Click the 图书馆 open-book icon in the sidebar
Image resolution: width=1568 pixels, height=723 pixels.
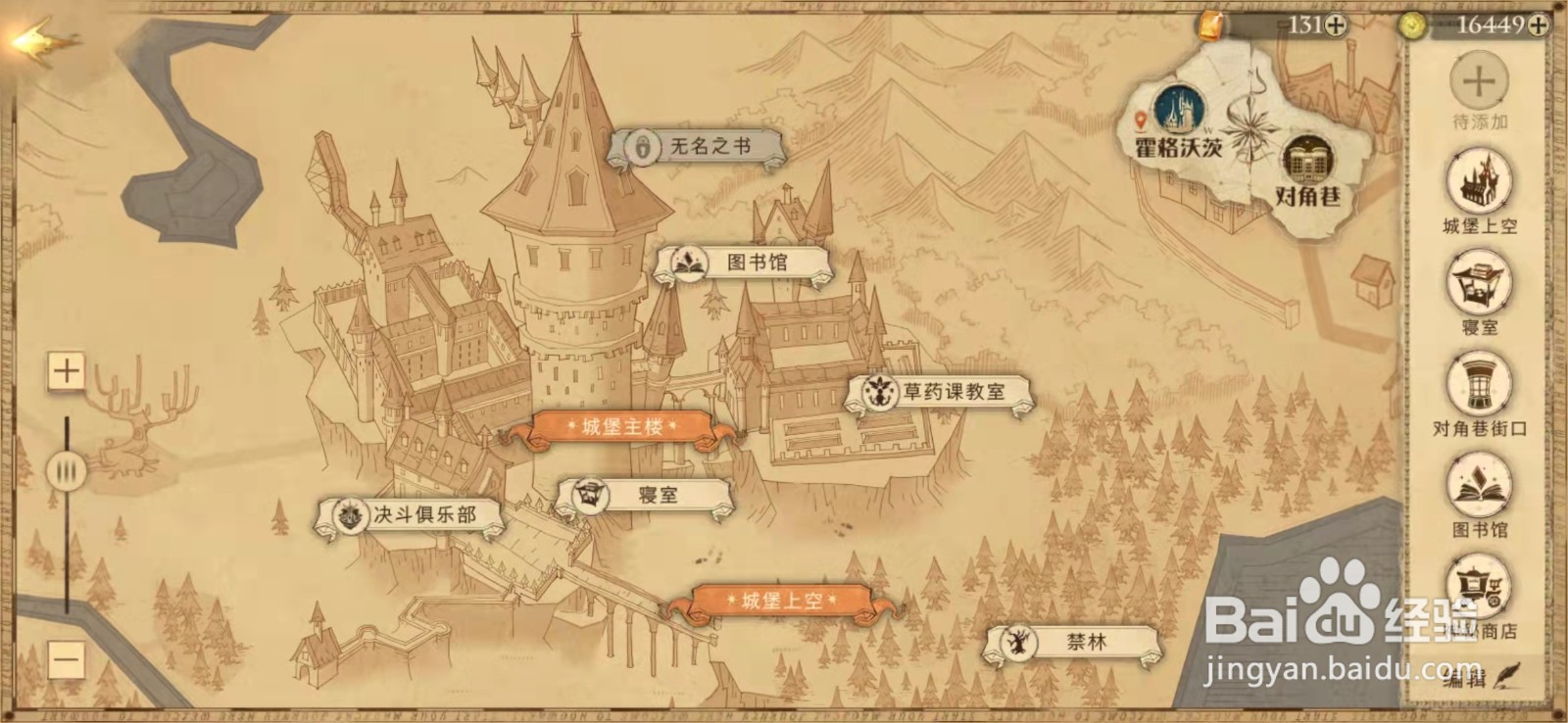click(1481, 484)
